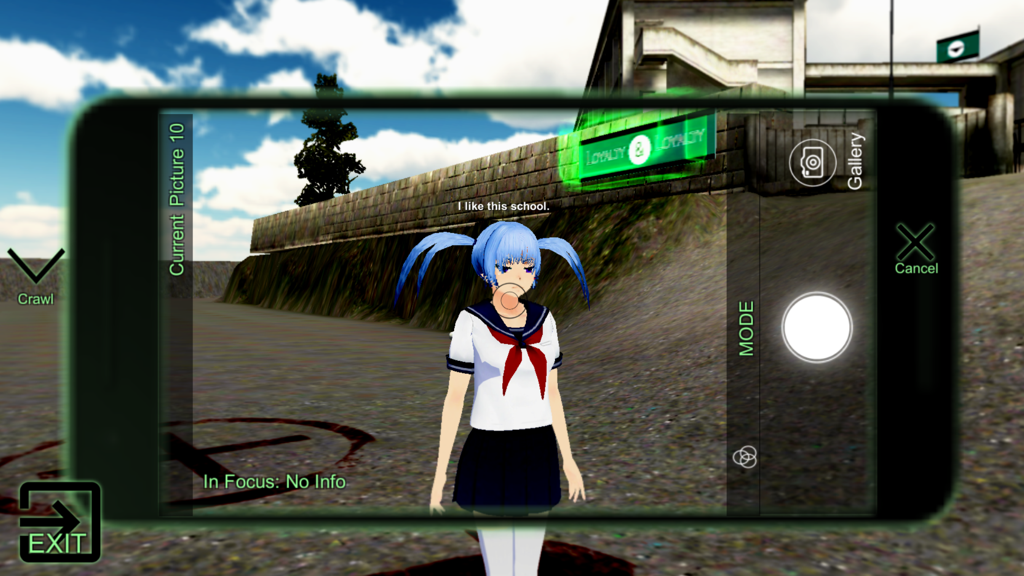The width and height of the screenshot is (1024, 576).
Task: Open the photo Gallery
Action: click(x=813, y=162)
